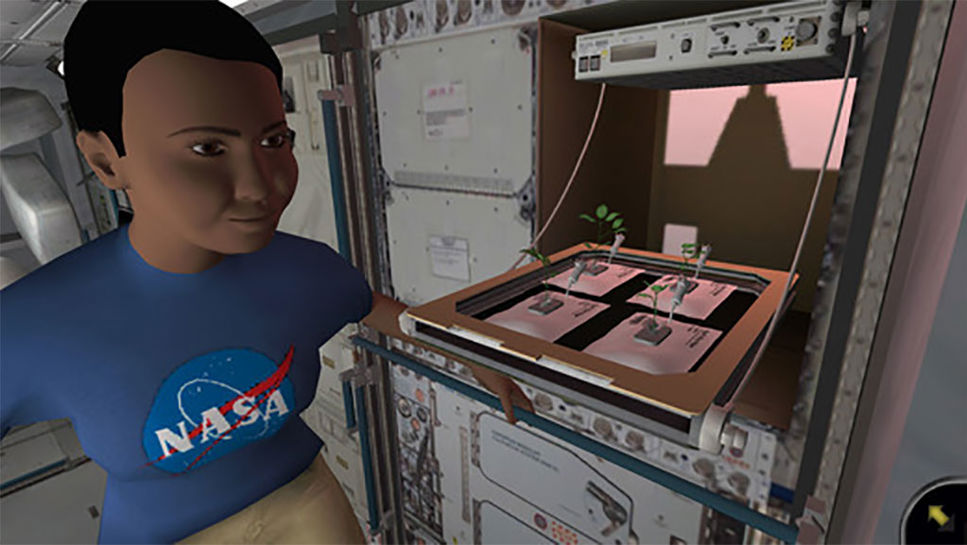Click the round yellow arrow compass button

[940, 516]
